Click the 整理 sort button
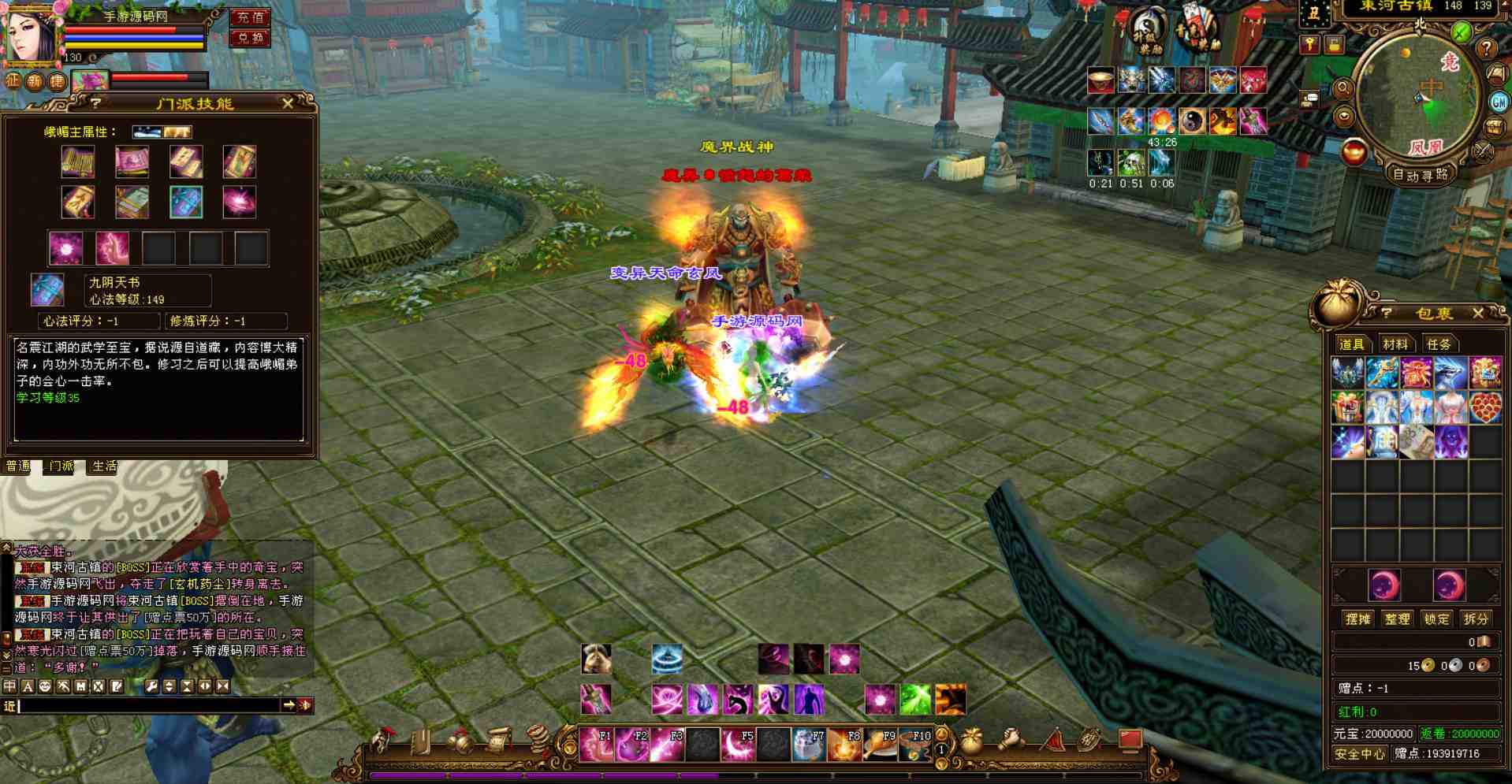Viewport: 1512px width, 784px height. 1397,619
